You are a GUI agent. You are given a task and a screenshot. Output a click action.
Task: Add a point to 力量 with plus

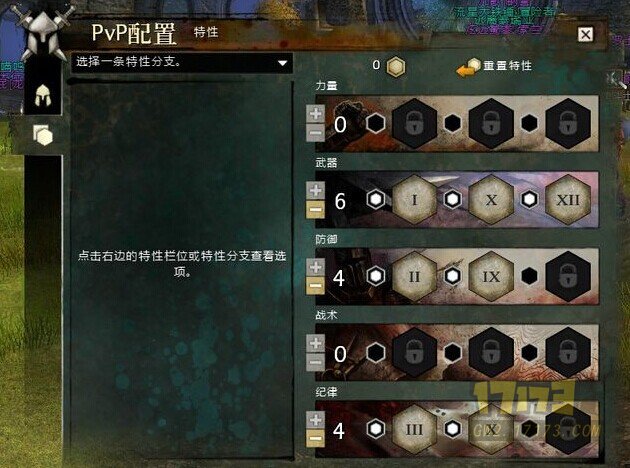click(315, 115)
